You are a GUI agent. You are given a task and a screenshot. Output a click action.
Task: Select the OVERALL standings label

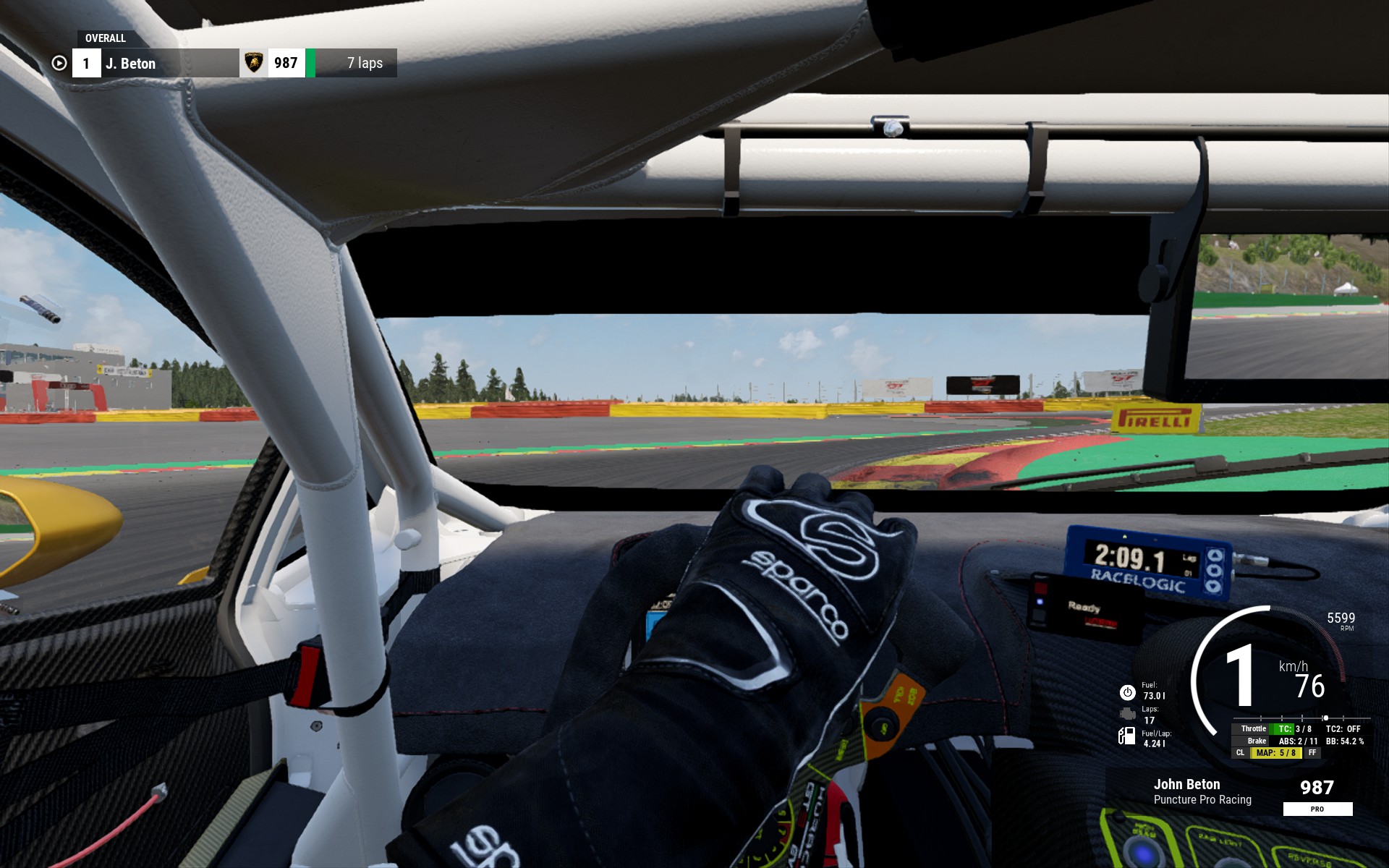coord(106,38)
